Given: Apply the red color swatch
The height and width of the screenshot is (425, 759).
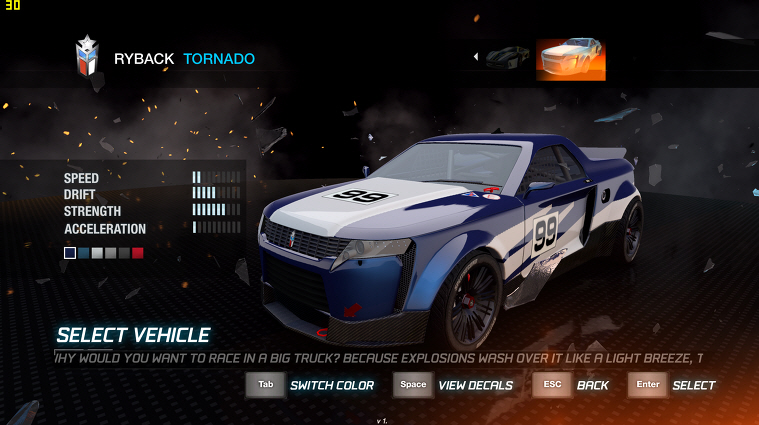Looking at the screenshot, I should (x=138, y=253).
